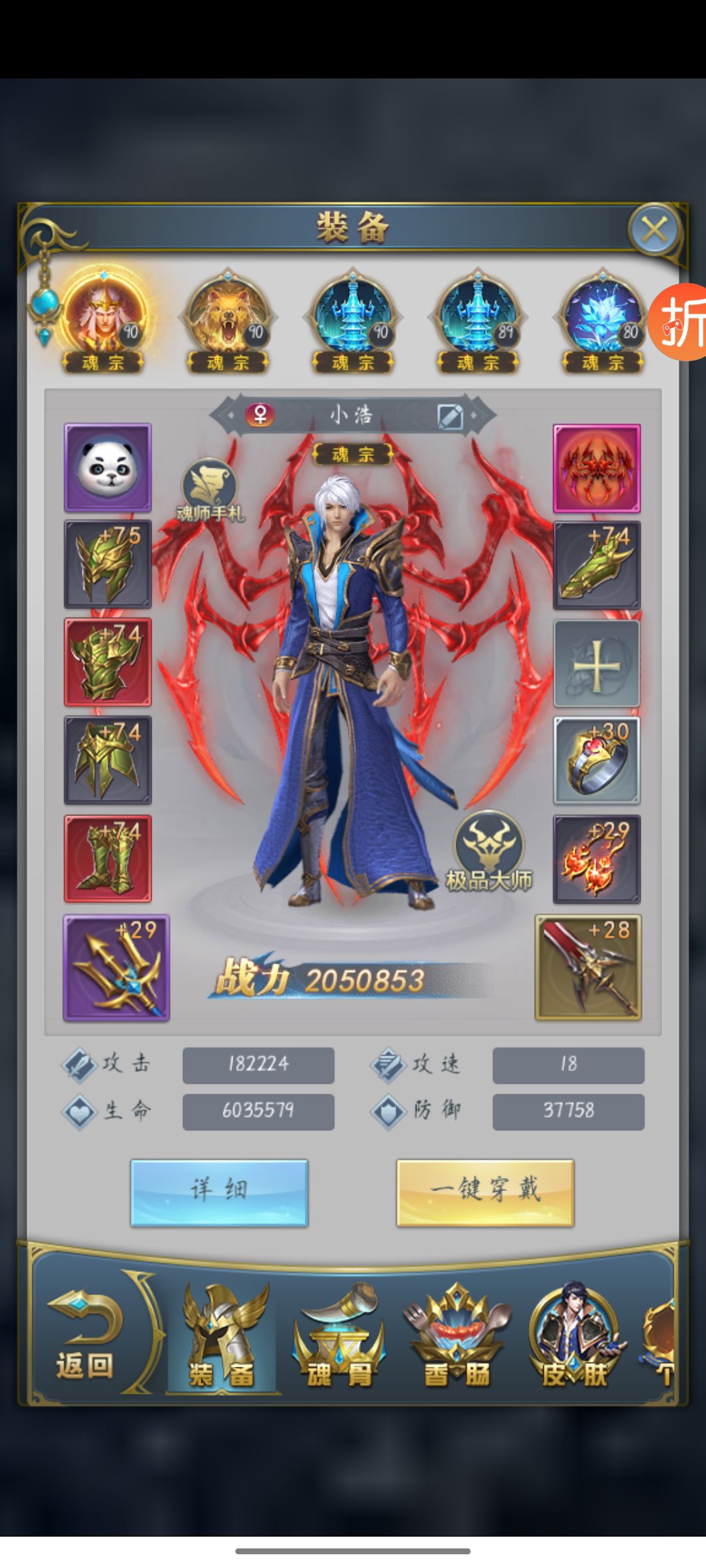Add equipment to the empty plus slot

click(x=597, y=663)
